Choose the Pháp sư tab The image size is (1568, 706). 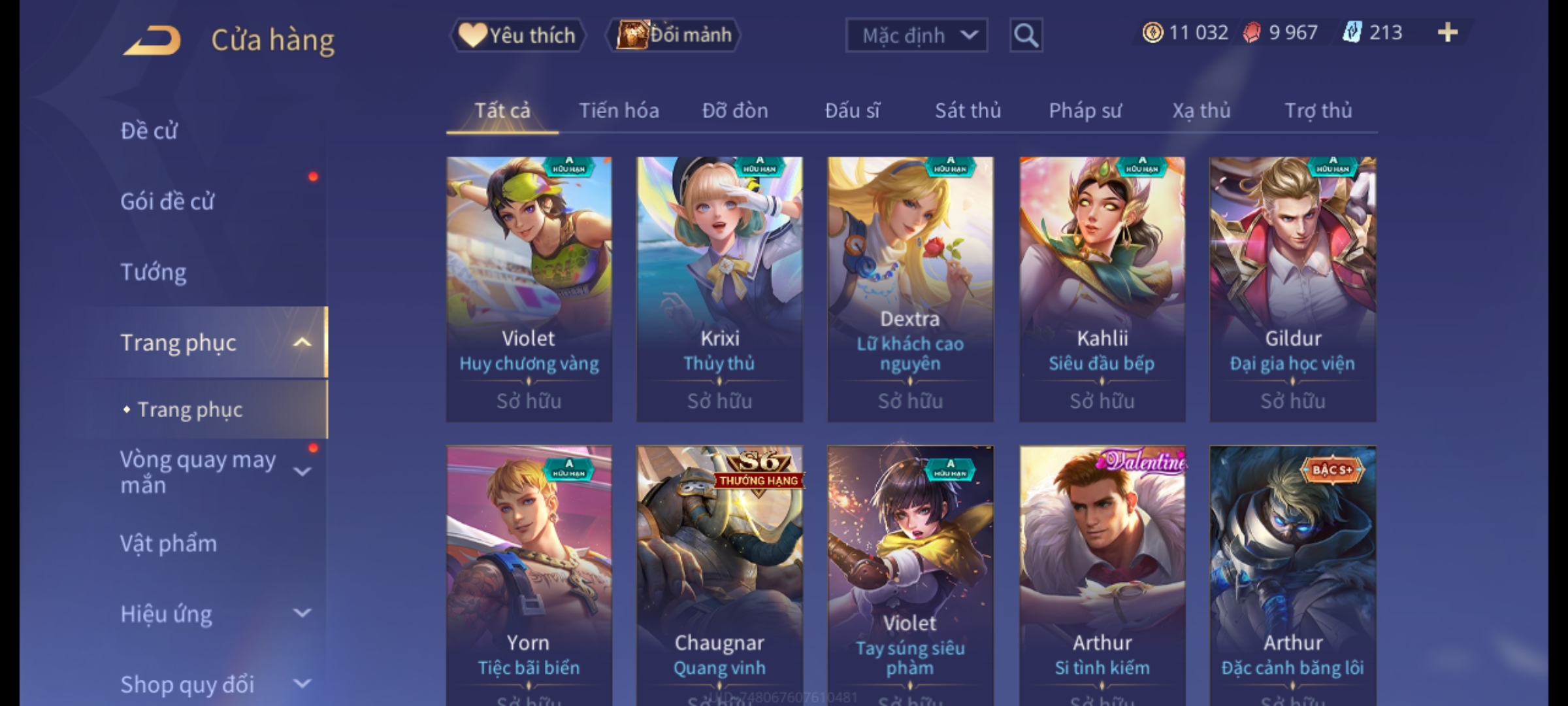(1085, 110)
